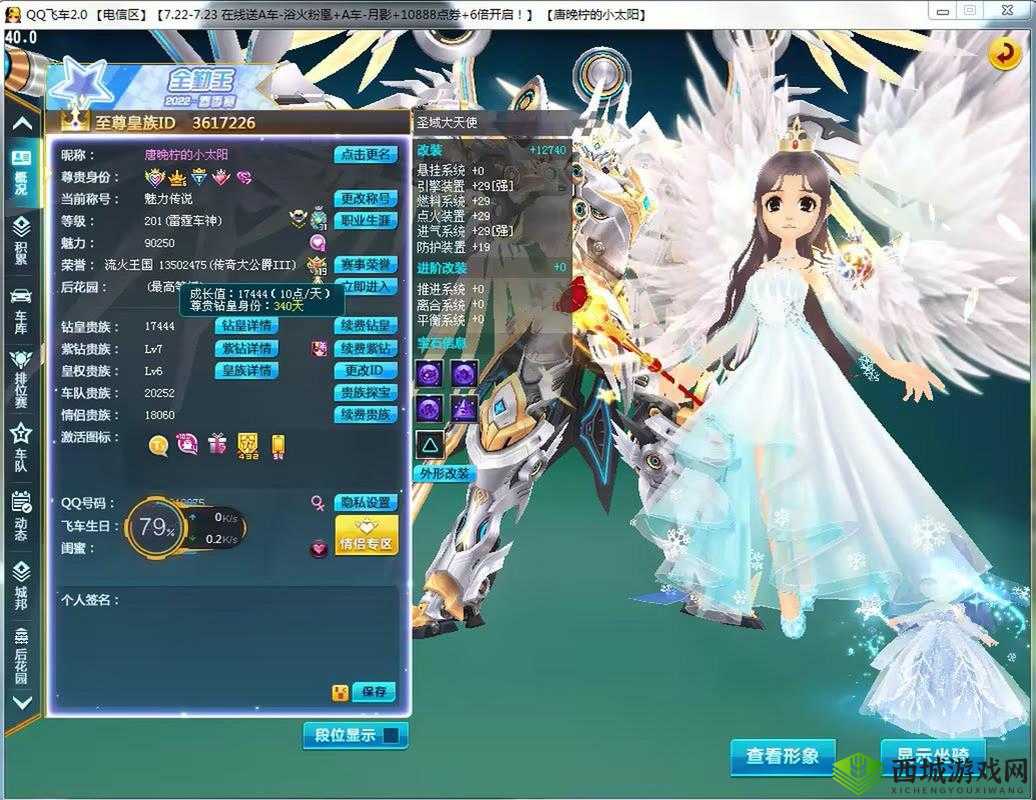Click the orange back arrow button
1036x800 pixels.
[x=1004, y=54]
